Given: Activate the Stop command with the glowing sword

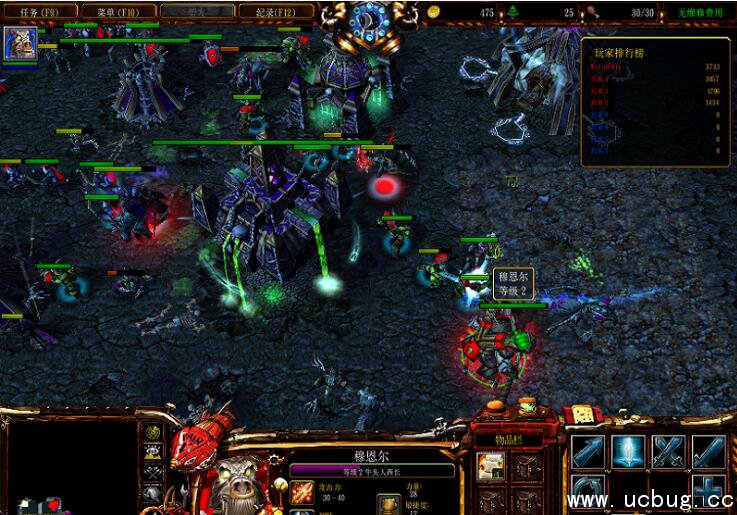Looking at the screenshot, I should click(629, 452).
